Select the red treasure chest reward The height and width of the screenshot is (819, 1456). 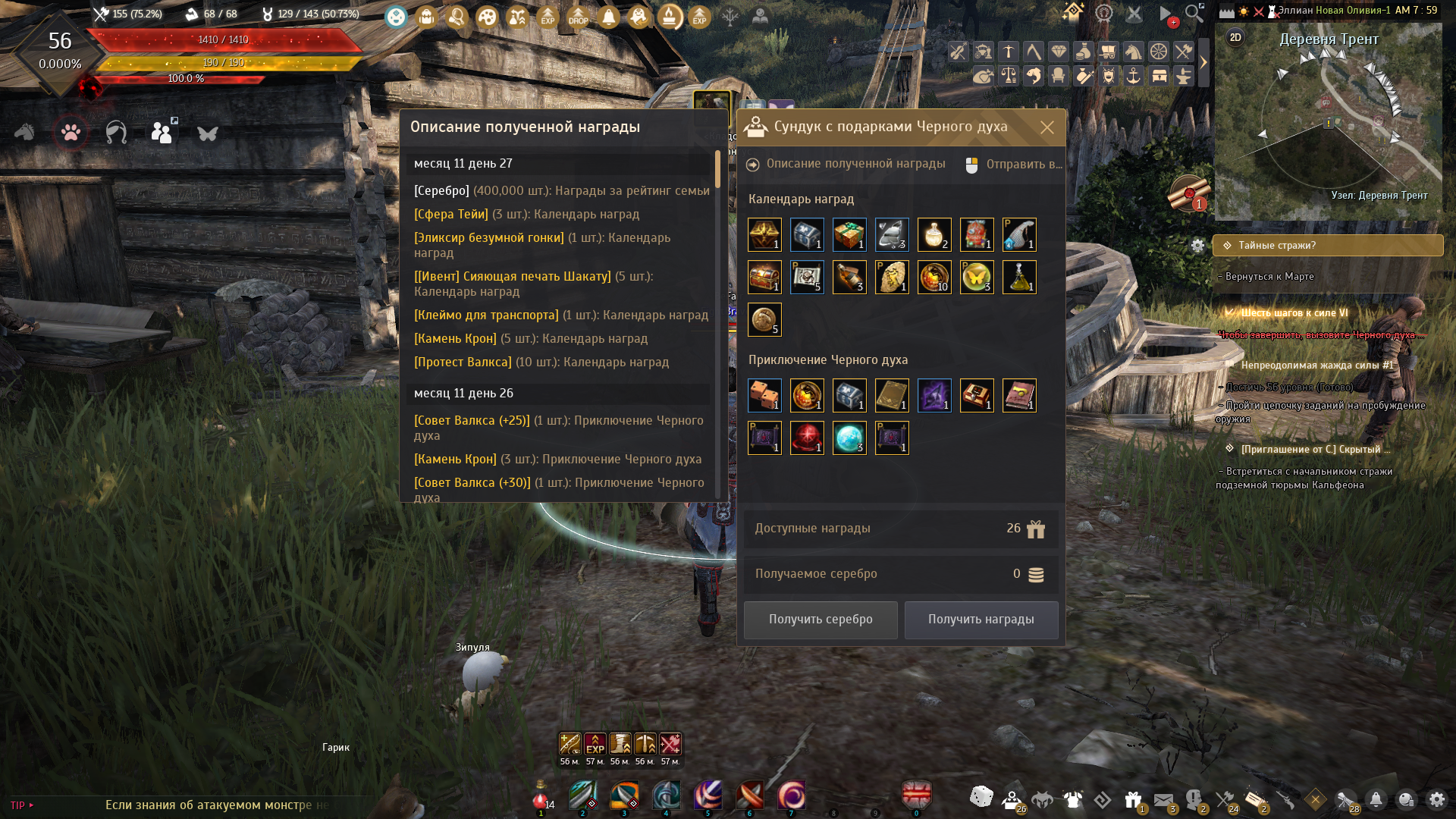tap(764, 278)
